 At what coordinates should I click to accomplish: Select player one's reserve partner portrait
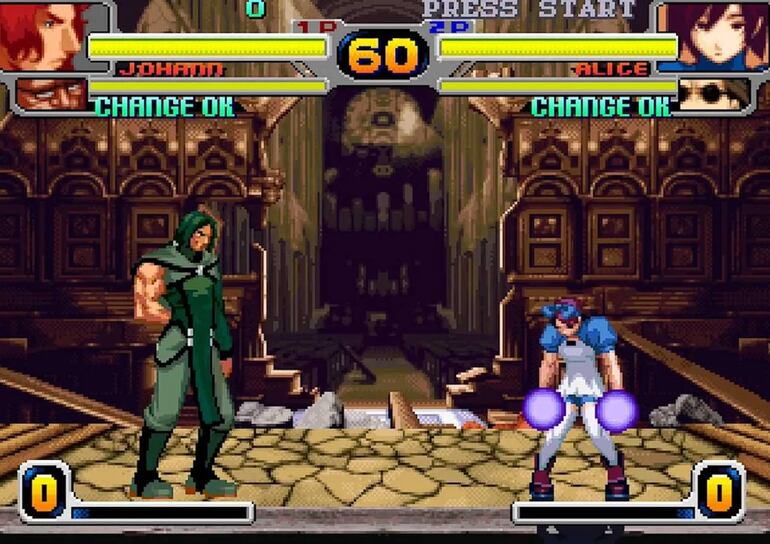click(50, 93)
